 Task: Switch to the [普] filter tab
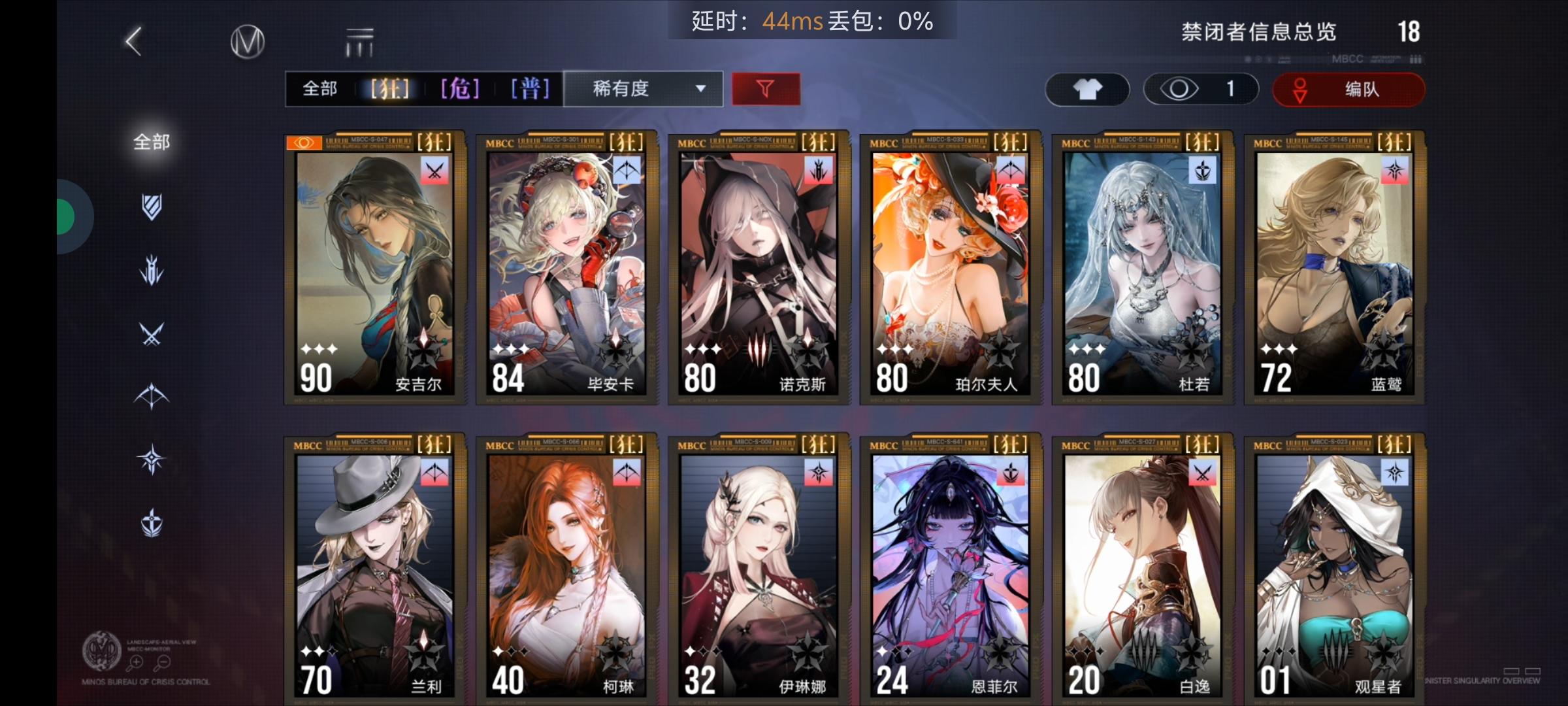point(531,89)
